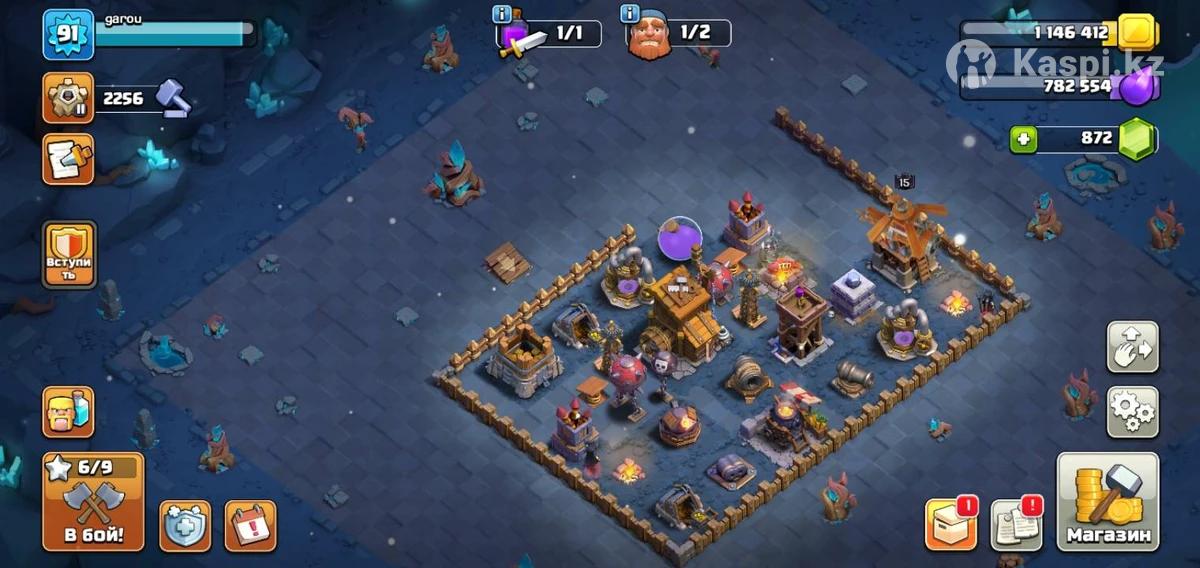Start a battle with В бой!
The width and height of the screenshot is (1200, 568).
point(93,501)
